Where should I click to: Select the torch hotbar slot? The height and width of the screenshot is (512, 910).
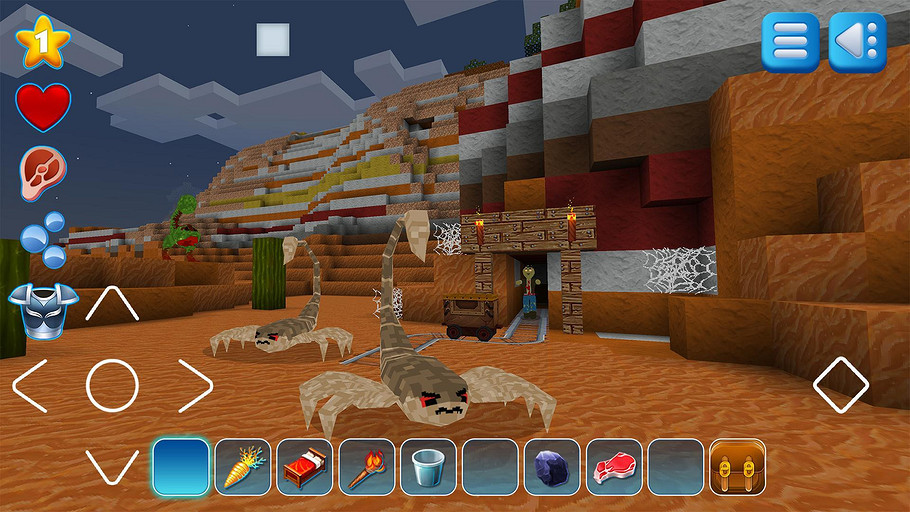[367, 467]
